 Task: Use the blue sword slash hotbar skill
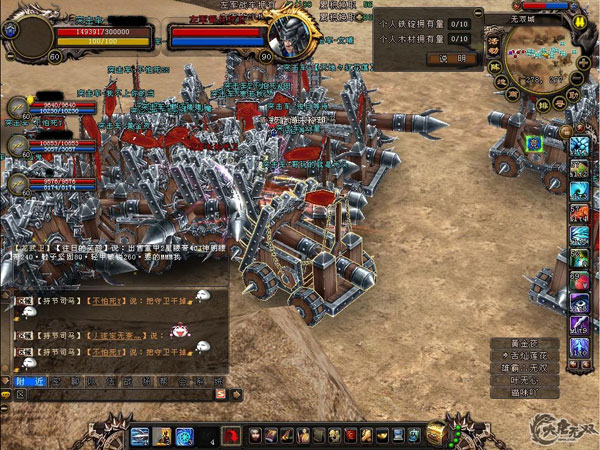pyautogui.click(x=140, y=435)
